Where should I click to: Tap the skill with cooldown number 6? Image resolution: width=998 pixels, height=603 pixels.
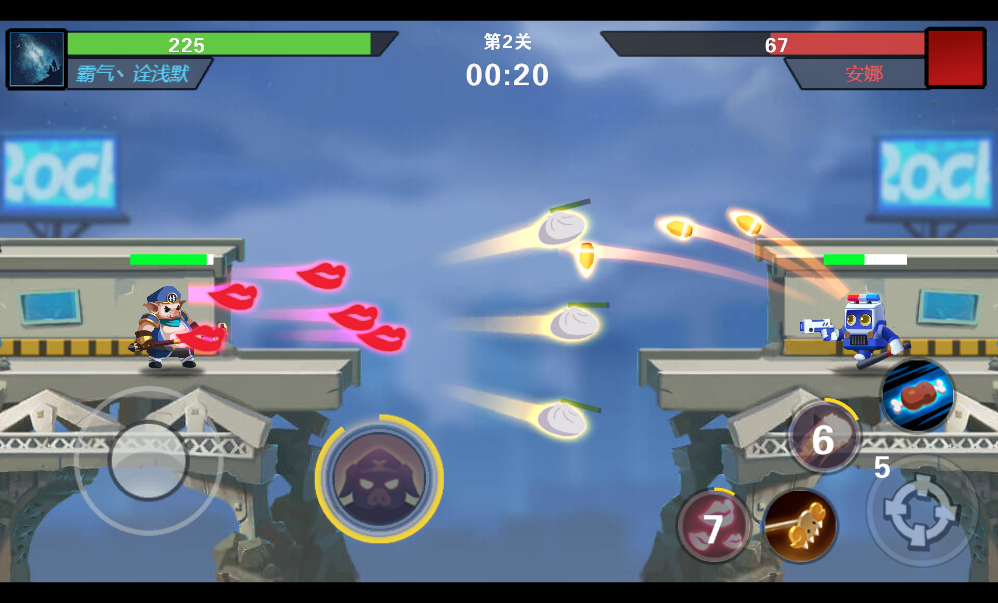click(824, 437)
